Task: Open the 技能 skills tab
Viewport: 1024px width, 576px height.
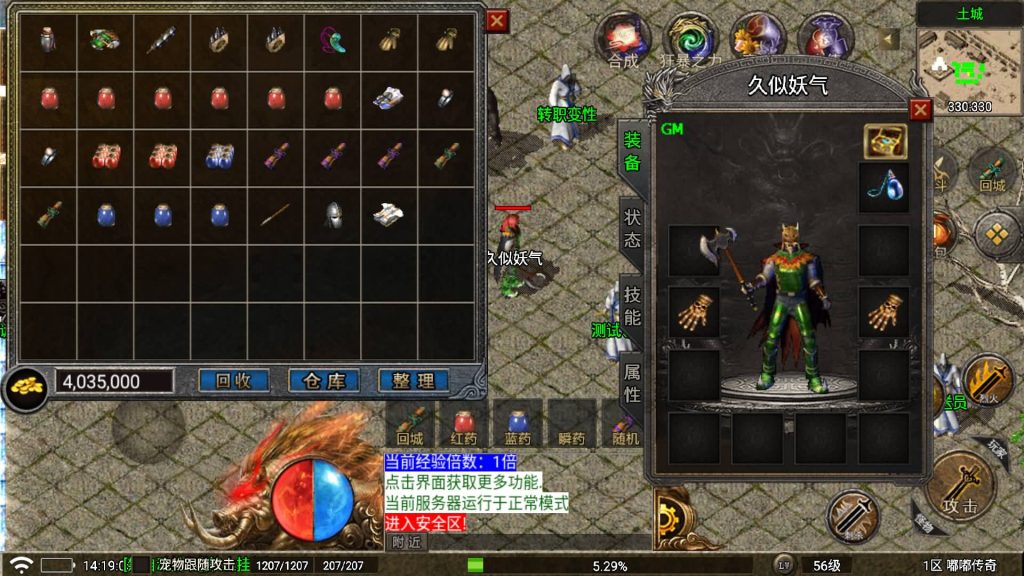Action: point(632,305)
